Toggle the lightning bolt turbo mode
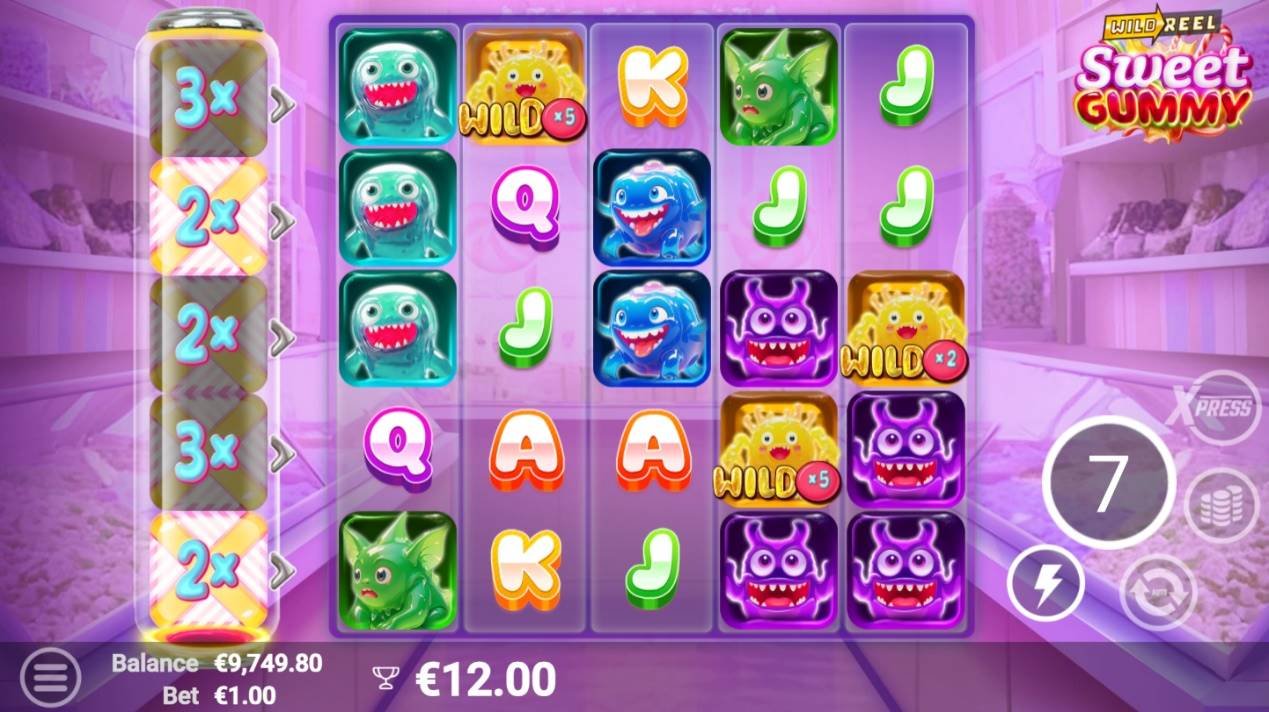The height and width of the screenshot is (712, 1269). click(1045, 585)
